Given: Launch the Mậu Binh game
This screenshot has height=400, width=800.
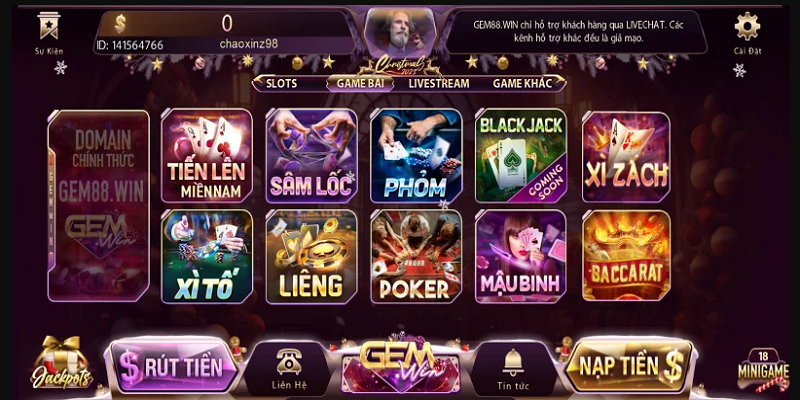Looking at the screenshot, I should 520,256.
